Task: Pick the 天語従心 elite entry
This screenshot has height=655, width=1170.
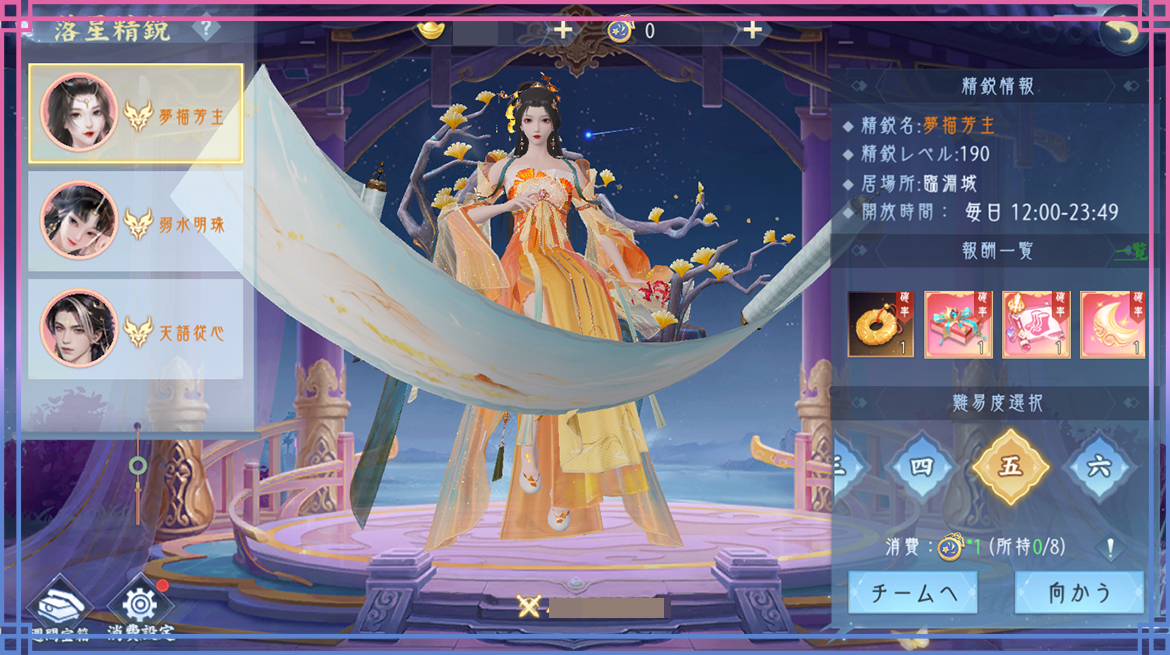Action: [136, 329]
